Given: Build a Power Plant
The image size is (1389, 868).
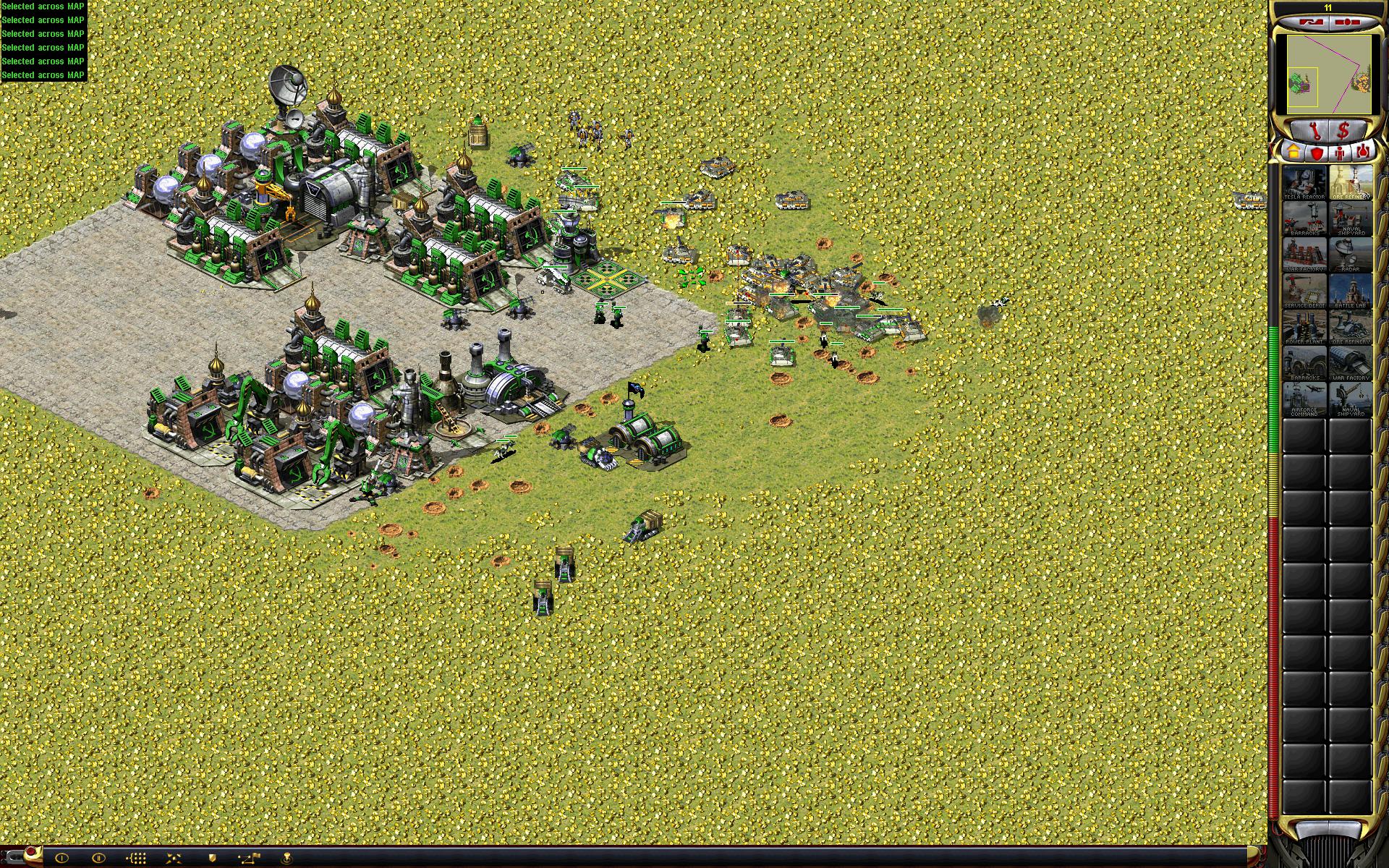Looking at the screenshot, I should 1304,328.
